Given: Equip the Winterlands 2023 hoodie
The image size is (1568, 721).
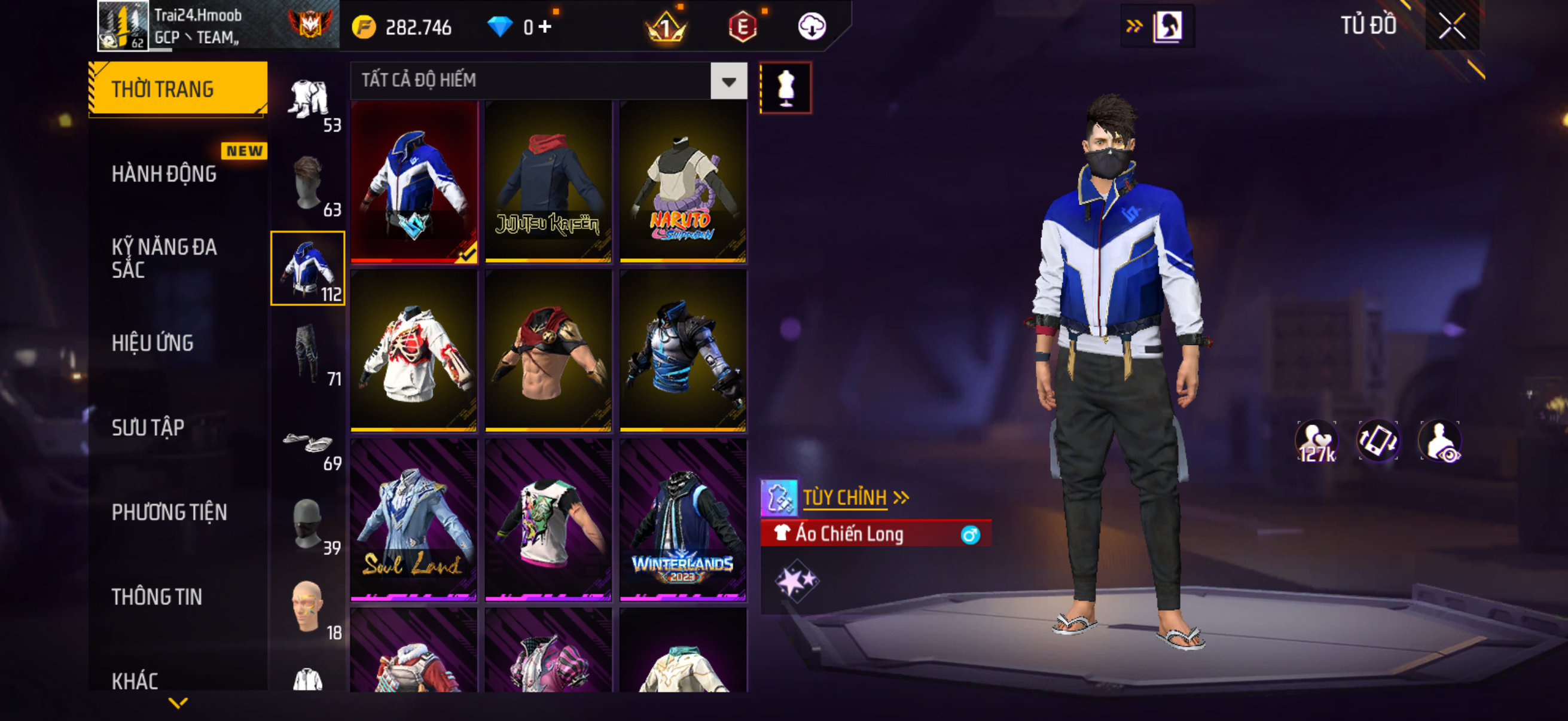Looking at the screenshot, I should [683, 520].
